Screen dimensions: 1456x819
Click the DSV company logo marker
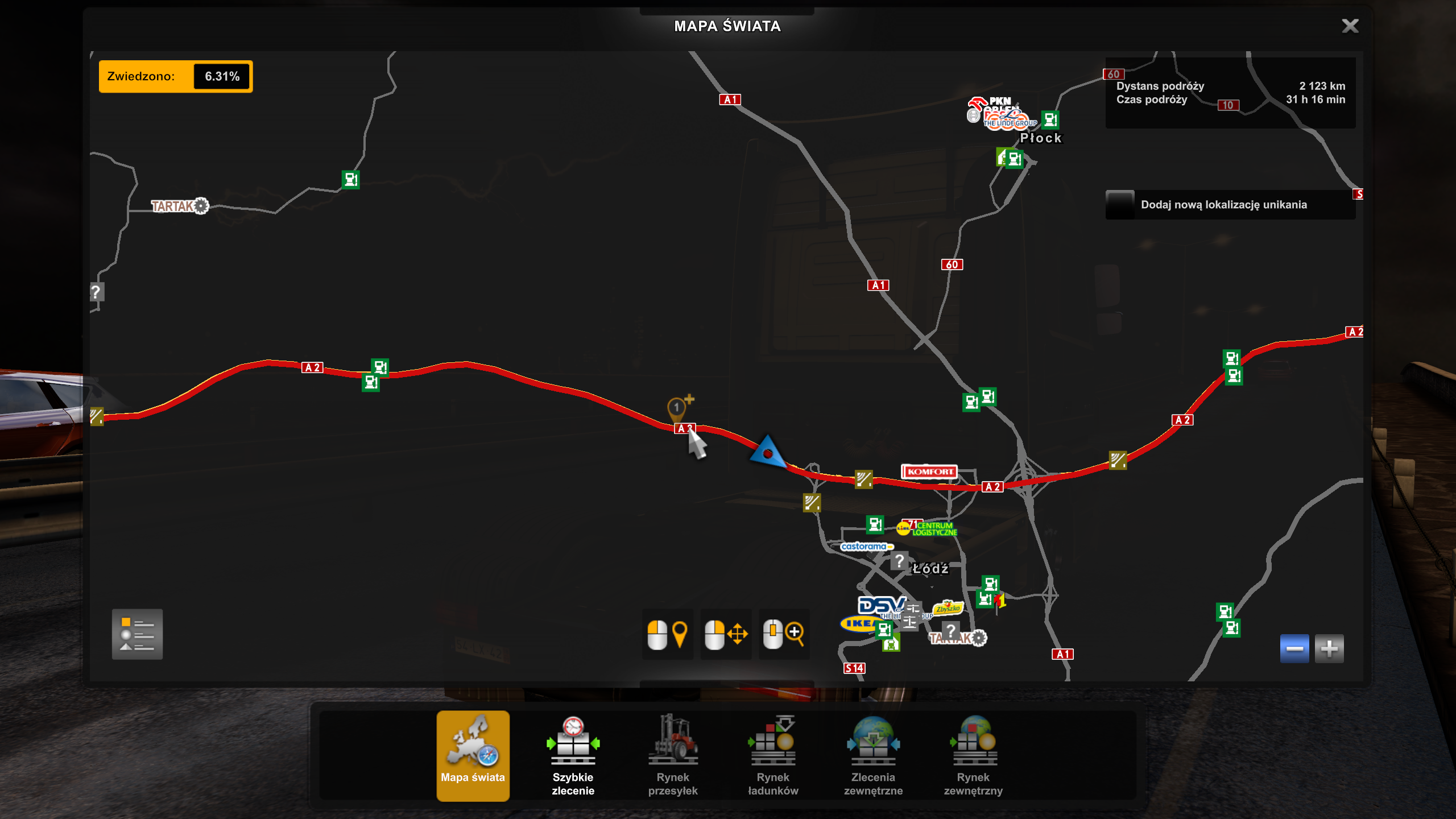(879, 605)
